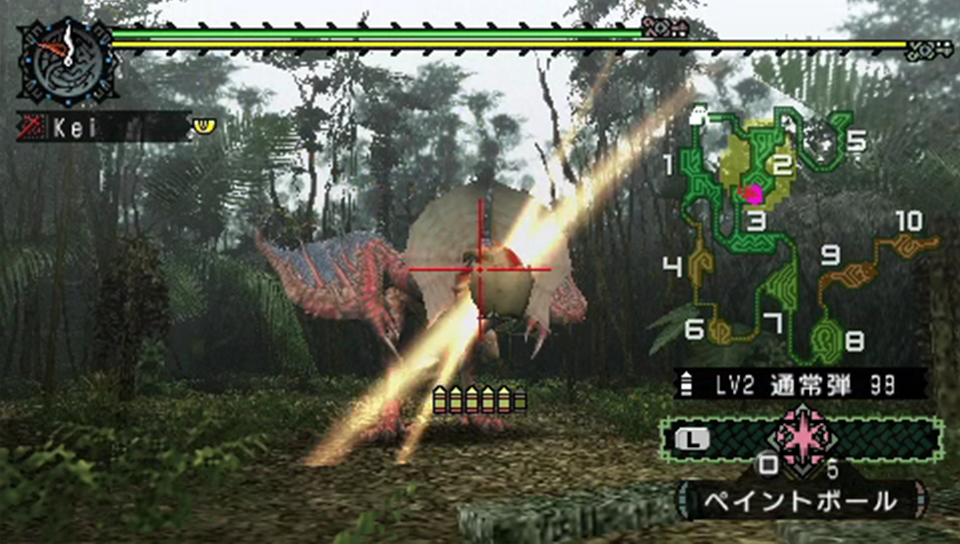
Task: Click the area minimap
Action: tap(800, 235)
